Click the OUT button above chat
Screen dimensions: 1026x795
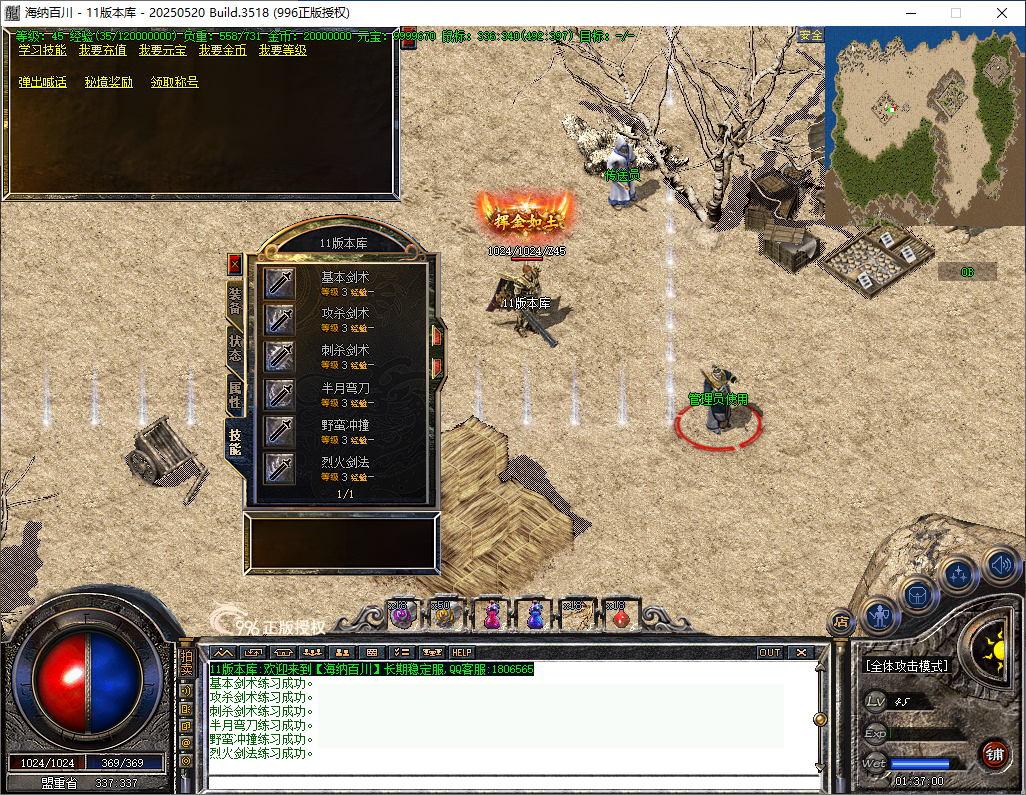769,652
